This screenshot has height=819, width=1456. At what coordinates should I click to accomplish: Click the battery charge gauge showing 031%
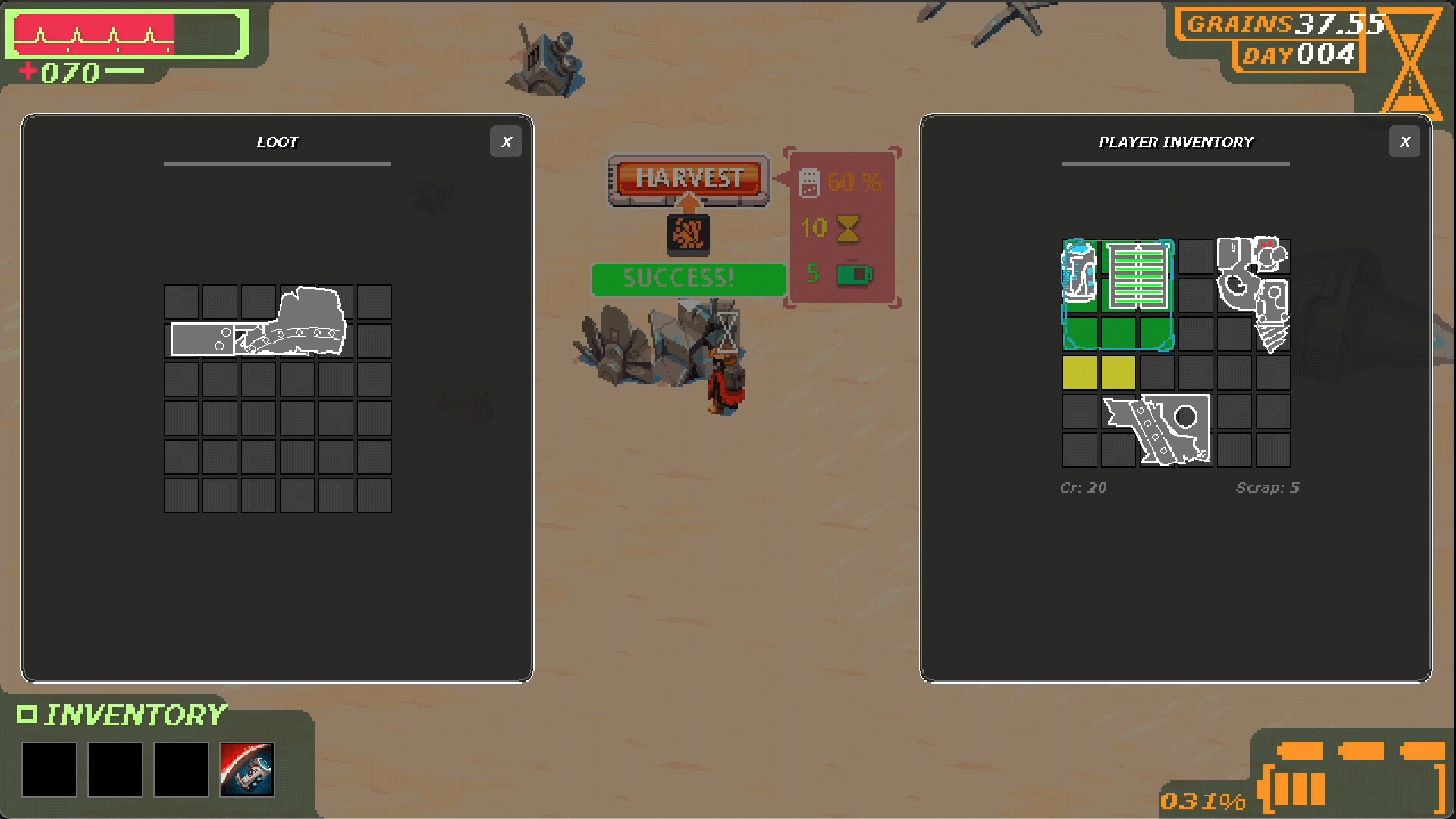pos(1203,799)
